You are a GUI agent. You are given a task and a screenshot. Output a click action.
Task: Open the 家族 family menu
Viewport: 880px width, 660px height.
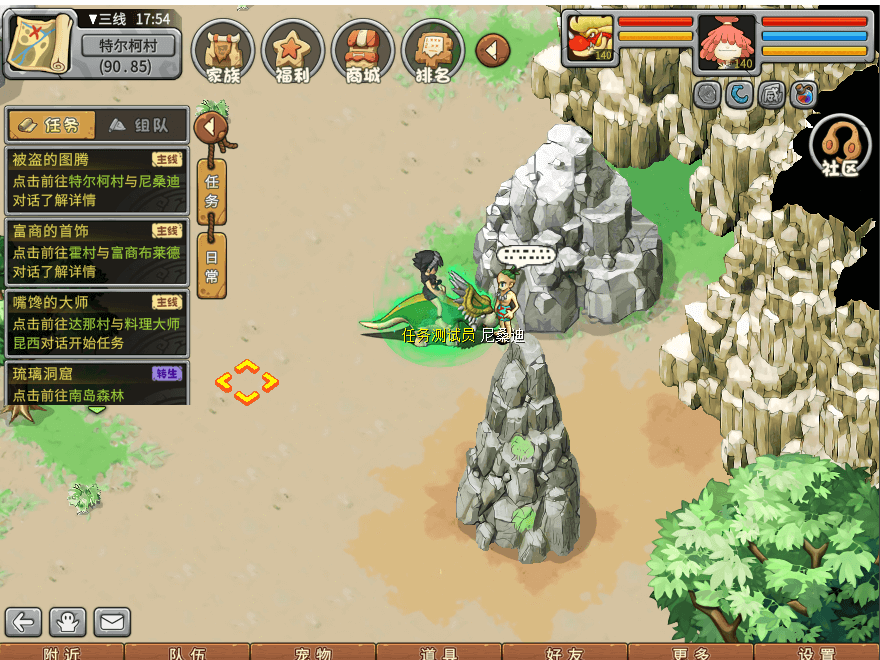pyautogui.click(x=222, y=50)
